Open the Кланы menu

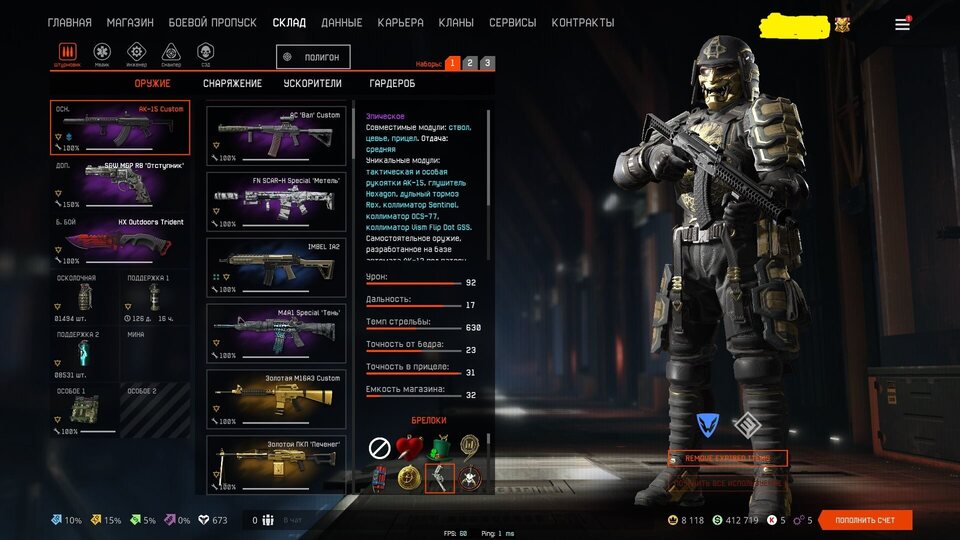tap(456, 23)
